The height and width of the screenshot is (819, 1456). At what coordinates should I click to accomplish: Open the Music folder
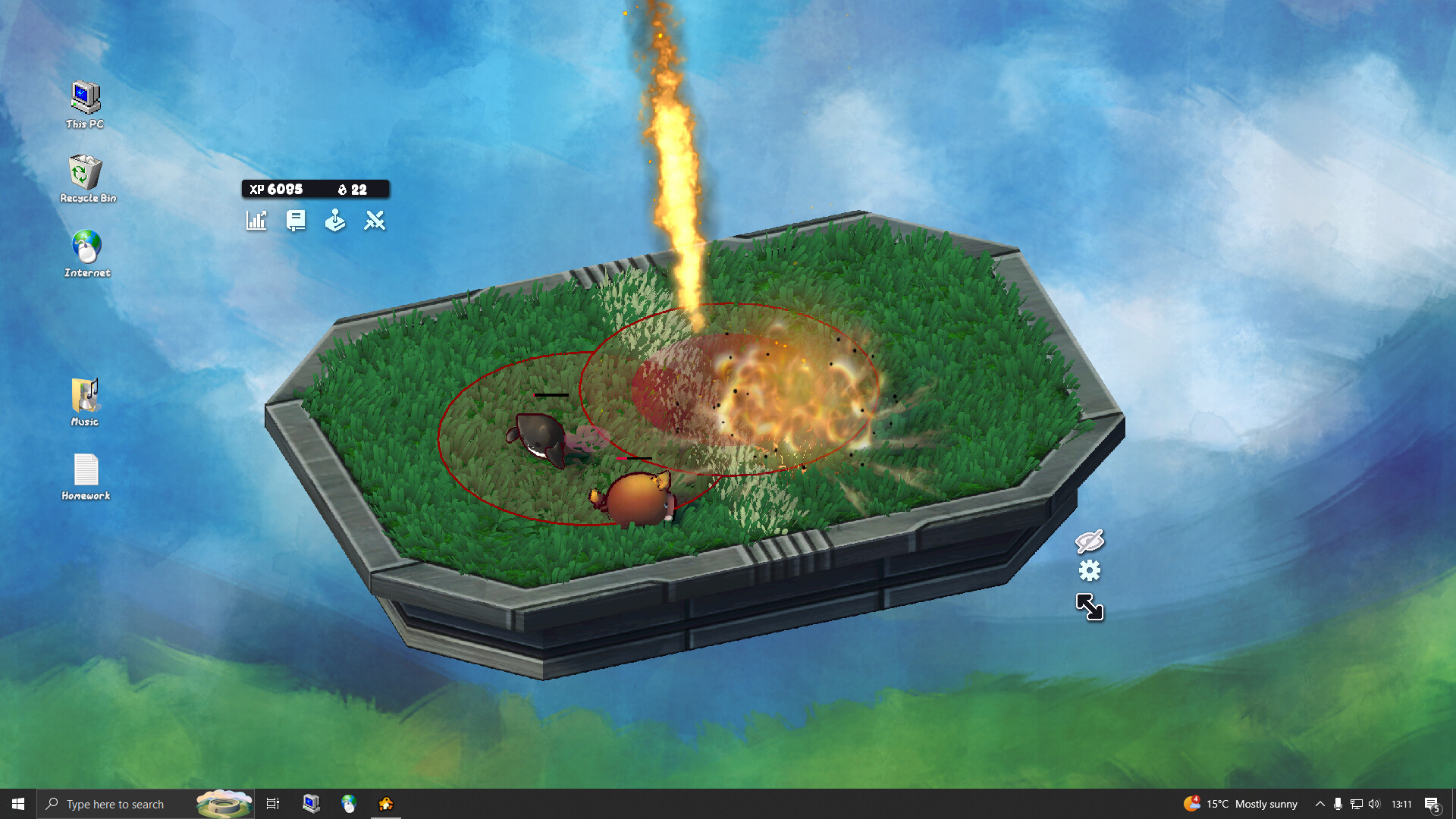[85, 402]
